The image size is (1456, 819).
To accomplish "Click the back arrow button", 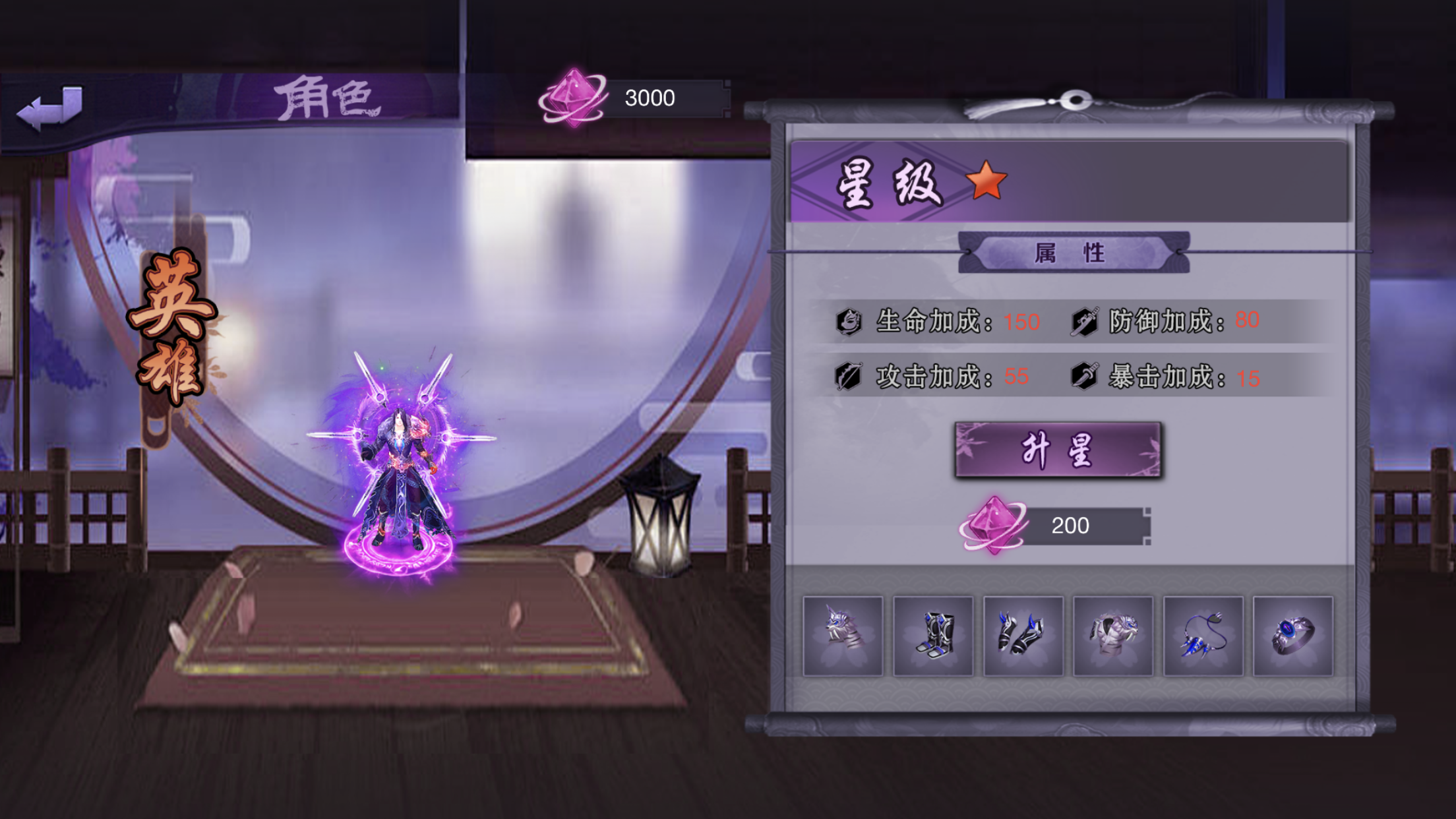I will tap(50, 107).
